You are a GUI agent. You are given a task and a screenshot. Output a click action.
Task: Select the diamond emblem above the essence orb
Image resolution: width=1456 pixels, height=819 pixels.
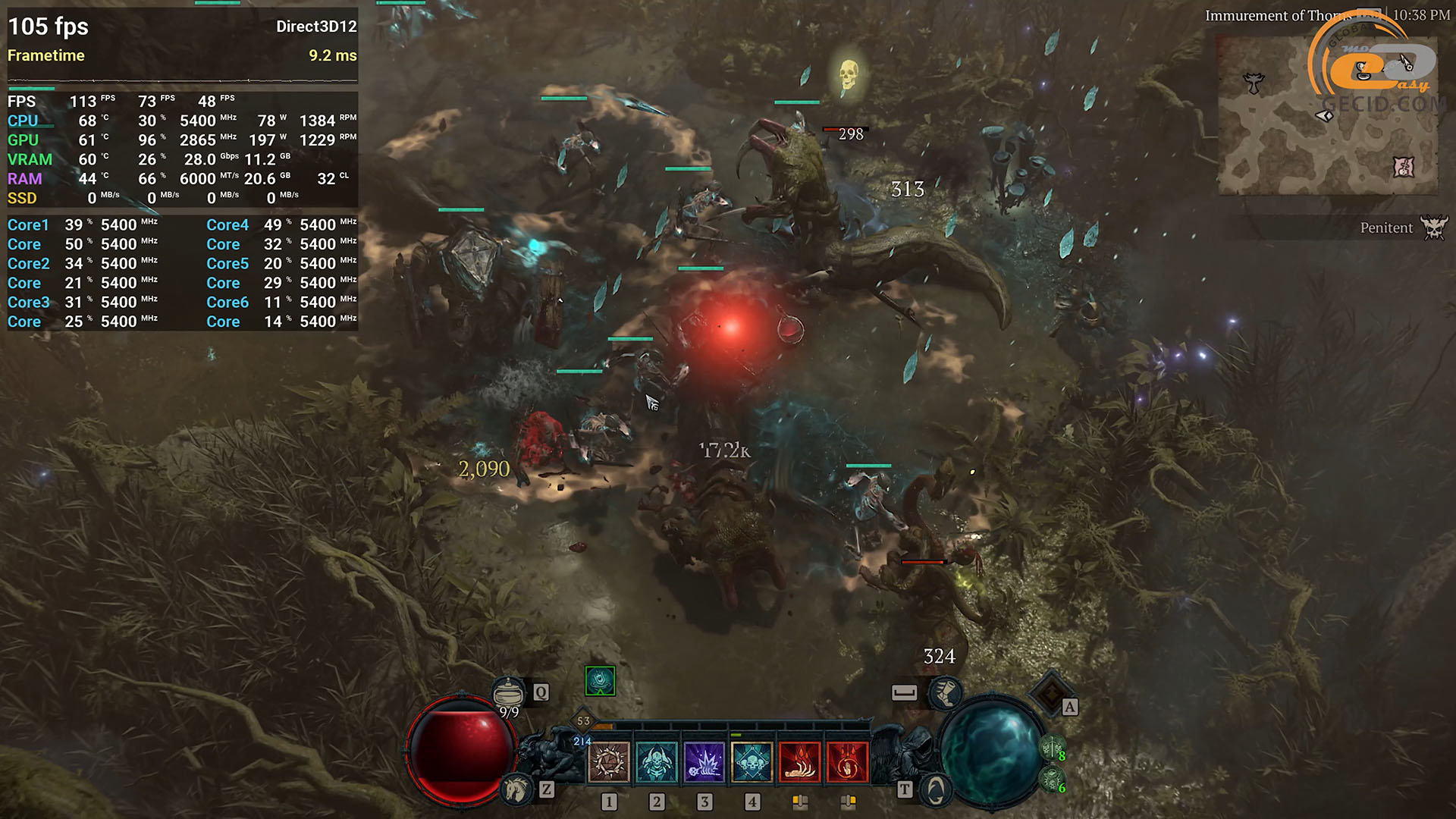click(1050, 692)
